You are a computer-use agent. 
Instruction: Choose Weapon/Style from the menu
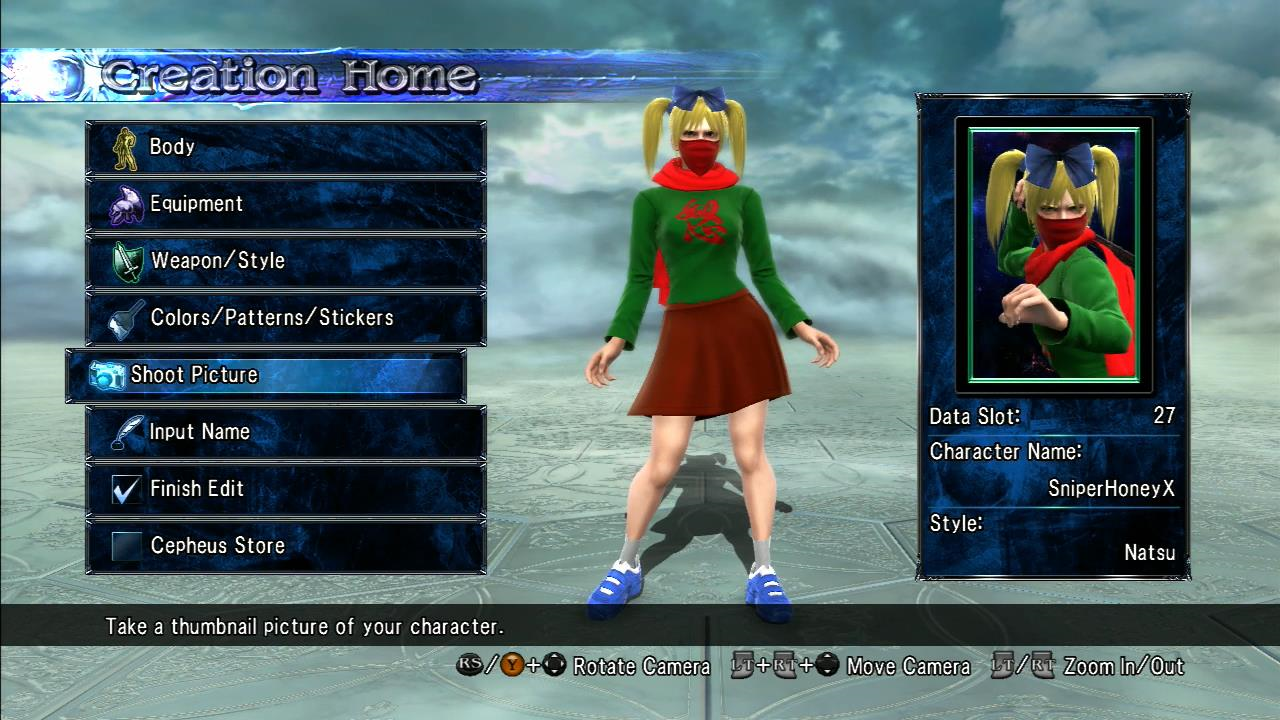point(286,261)
